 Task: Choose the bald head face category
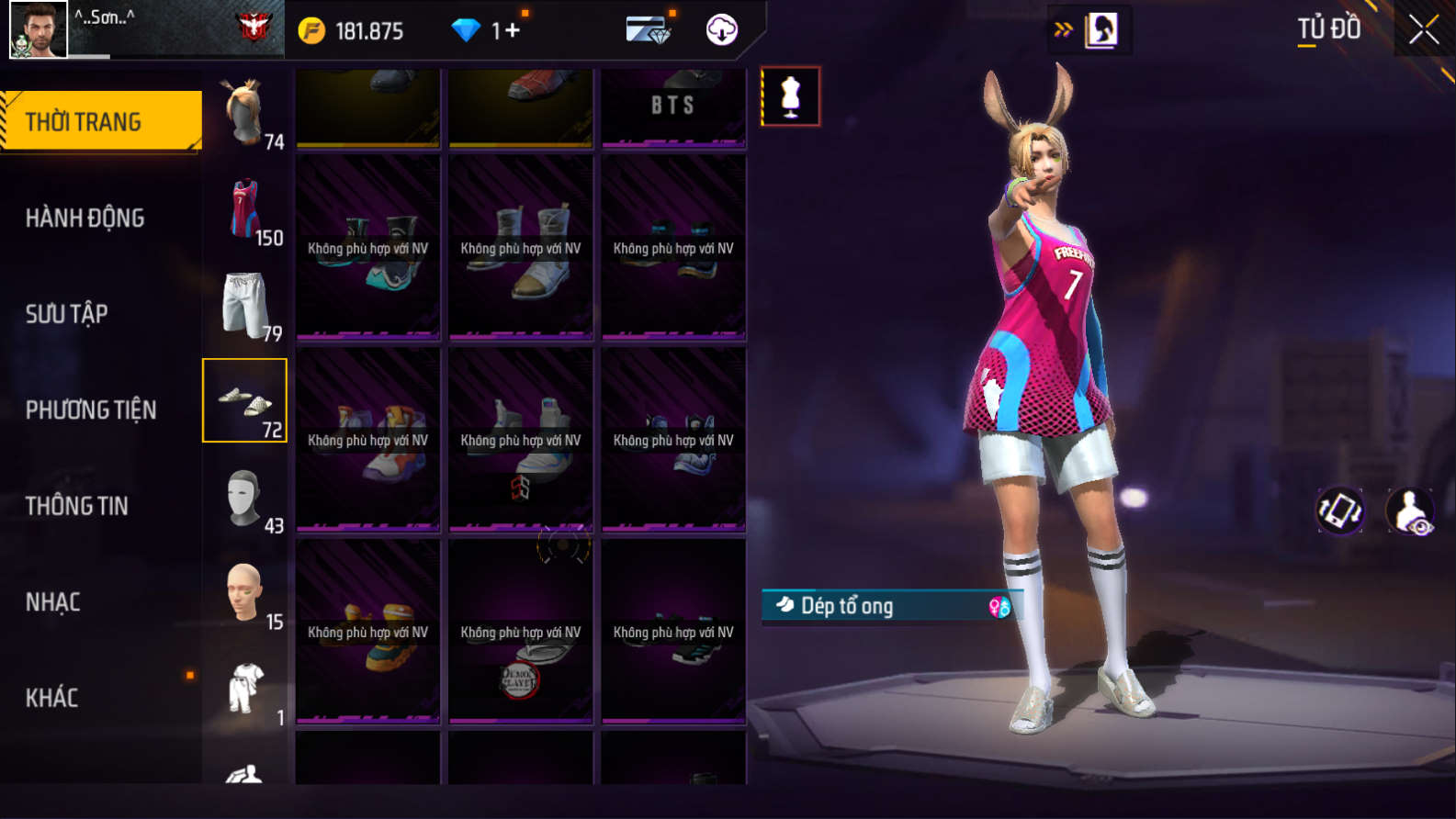245,595
